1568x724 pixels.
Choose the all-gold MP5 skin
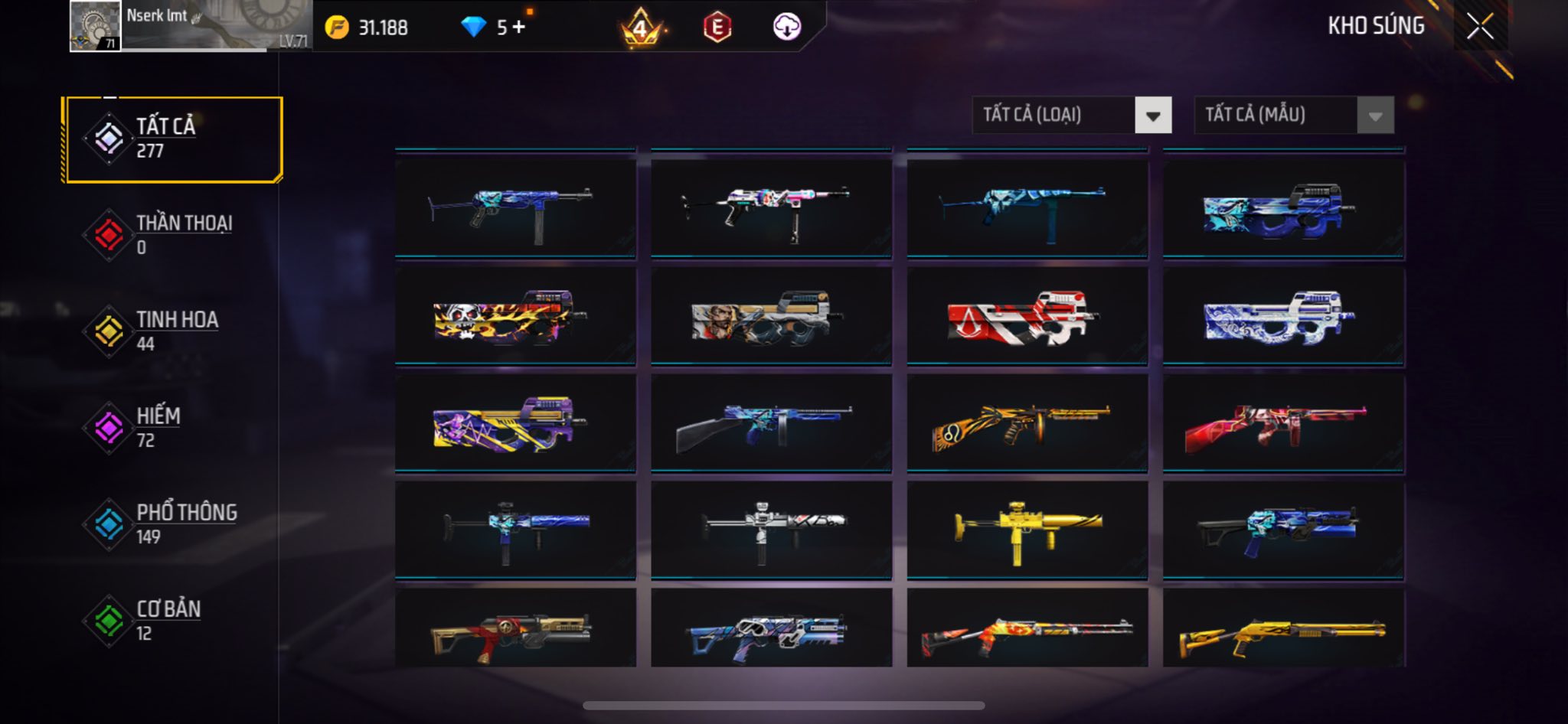[1027, 530]
